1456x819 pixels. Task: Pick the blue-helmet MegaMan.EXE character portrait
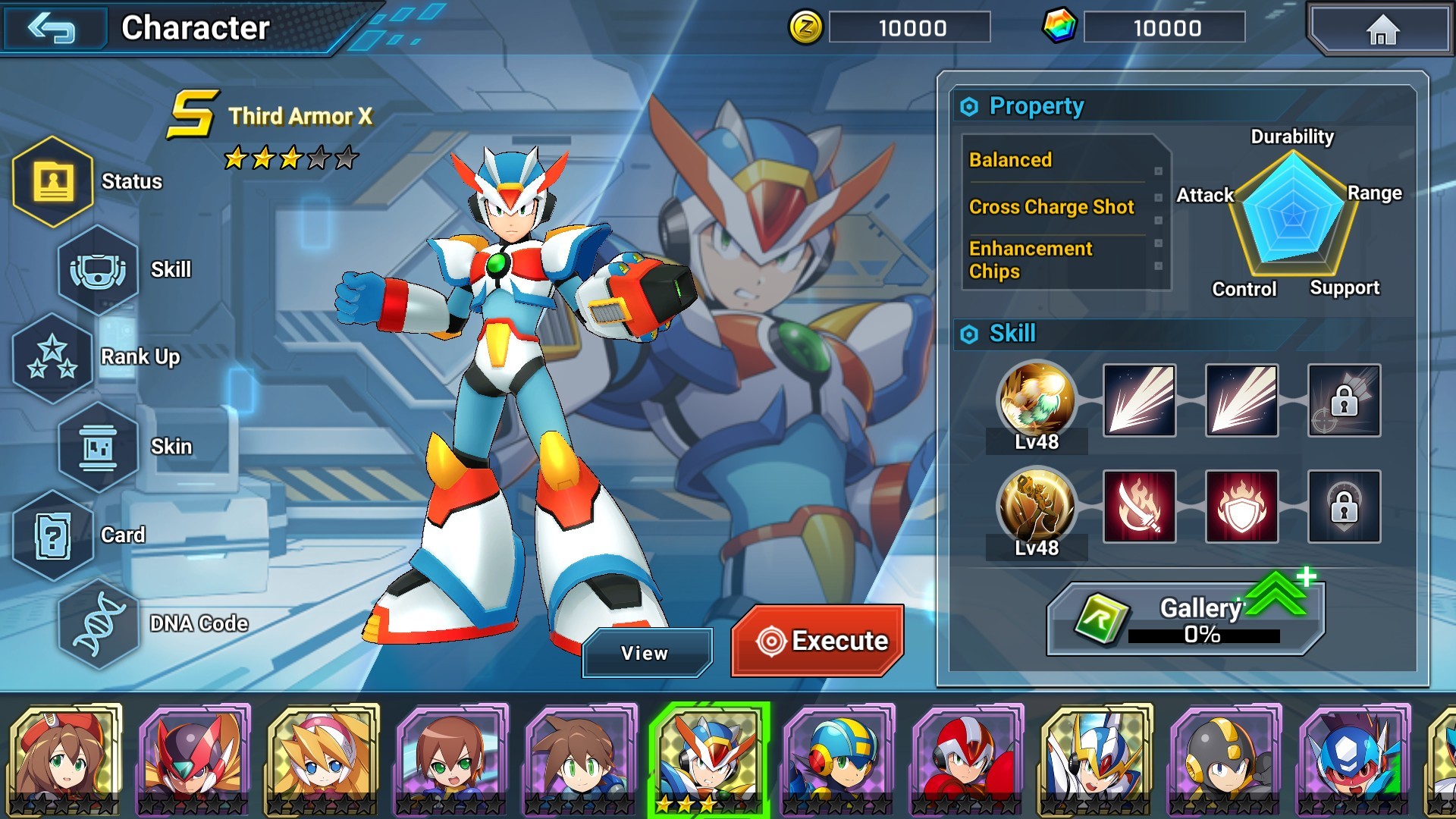(x=838, y=758)
